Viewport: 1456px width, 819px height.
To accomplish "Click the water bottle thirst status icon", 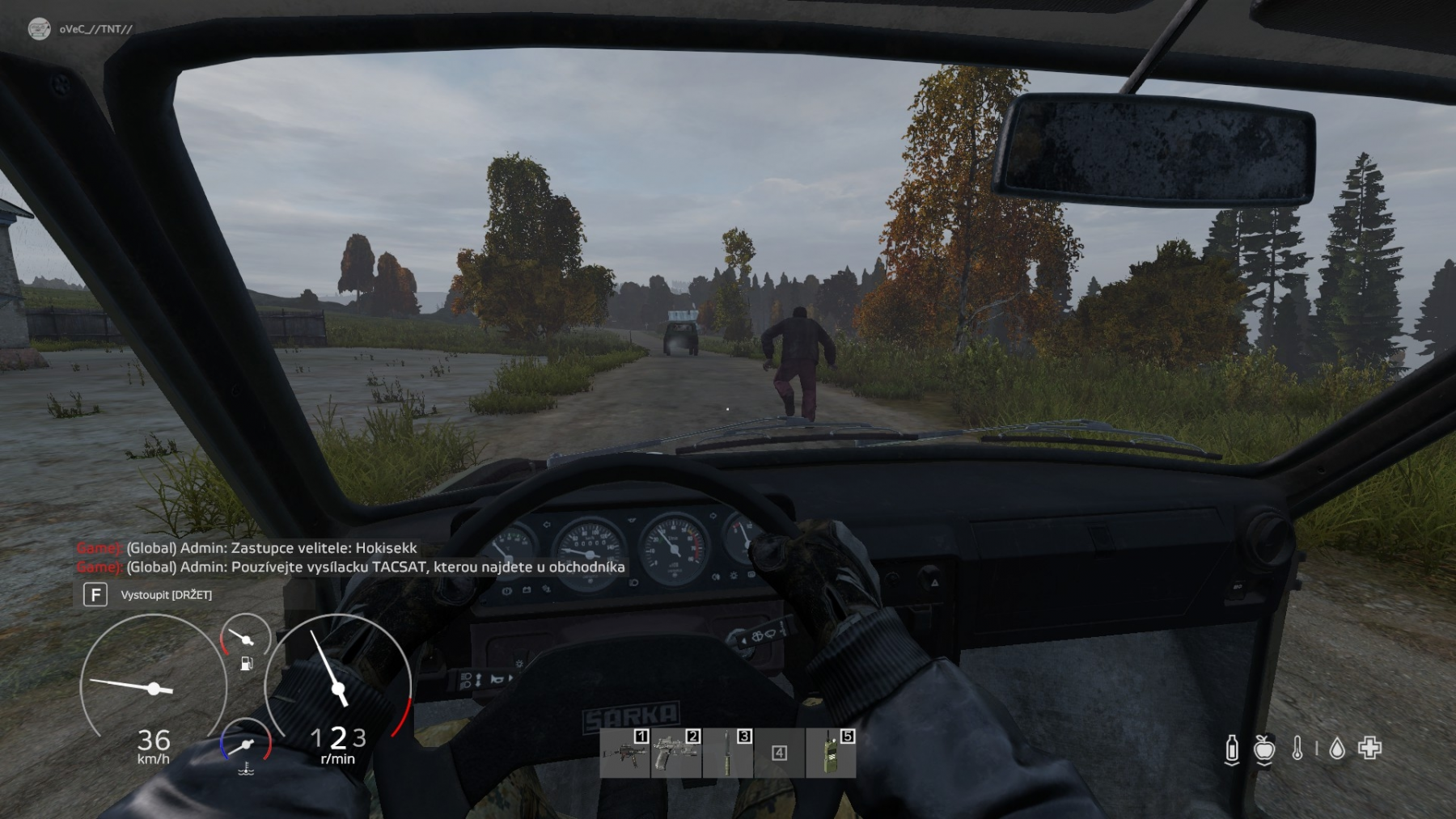I will click(1232, 749).
